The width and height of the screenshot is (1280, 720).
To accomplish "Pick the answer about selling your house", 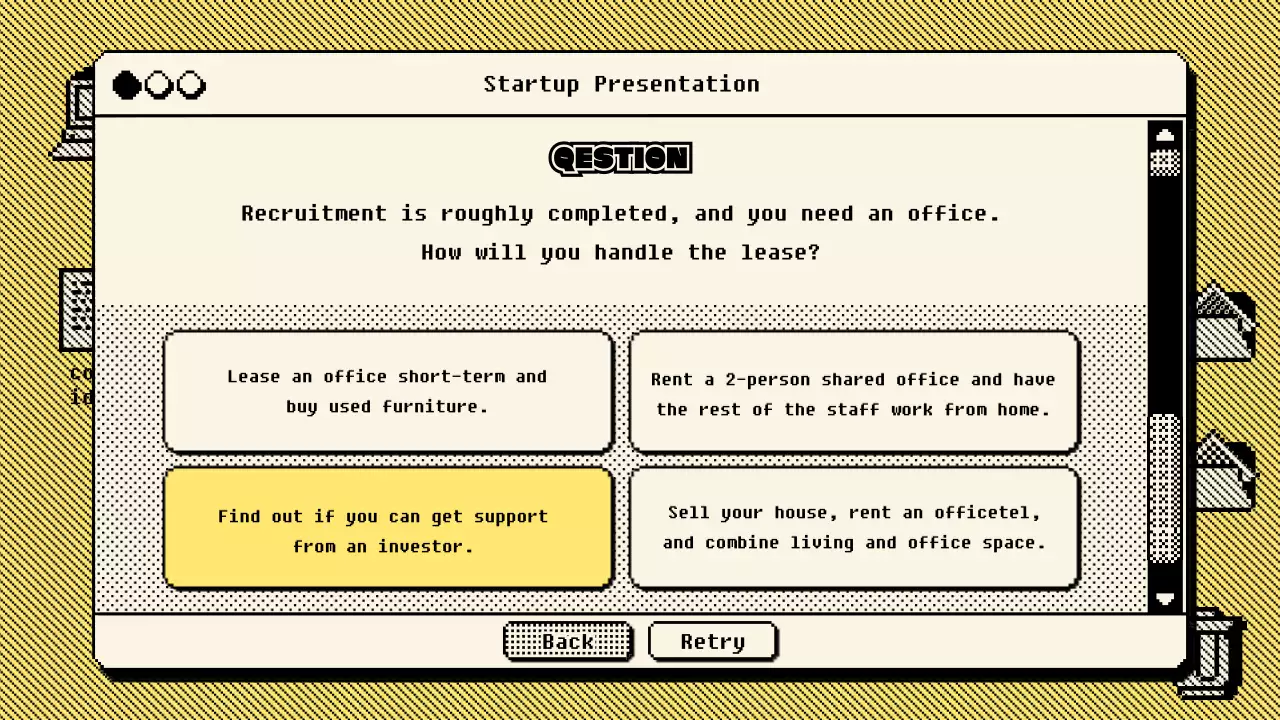I will [x=854, y=527].
